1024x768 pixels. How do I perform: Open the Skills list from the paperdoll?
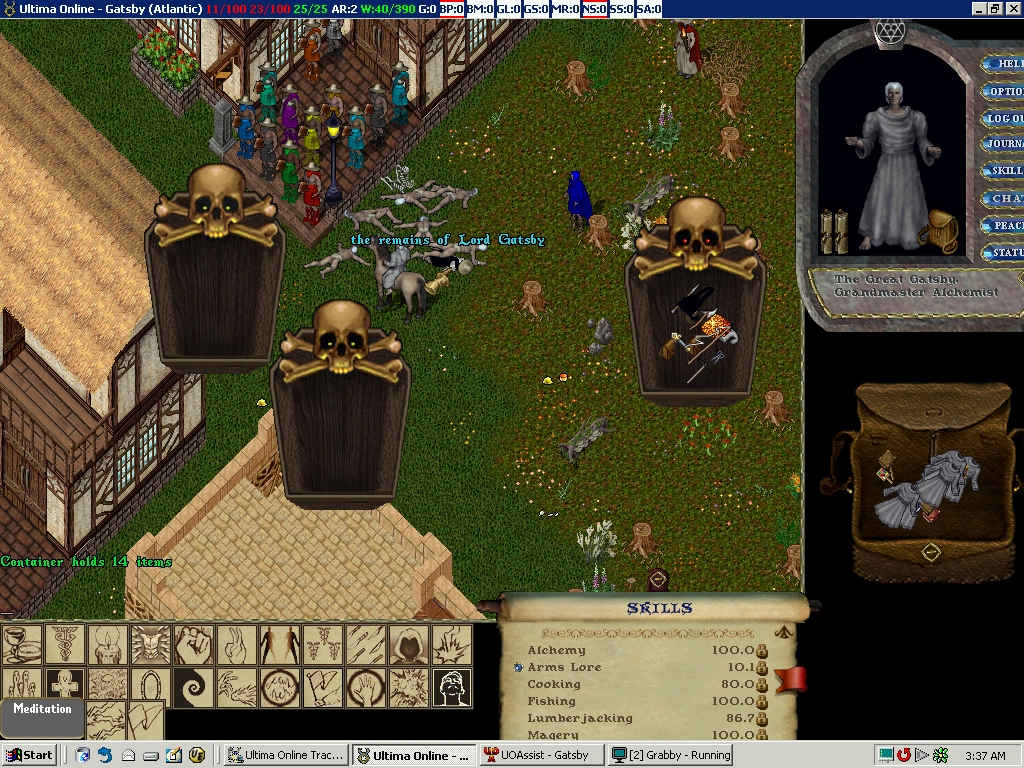pos(1004,171)
